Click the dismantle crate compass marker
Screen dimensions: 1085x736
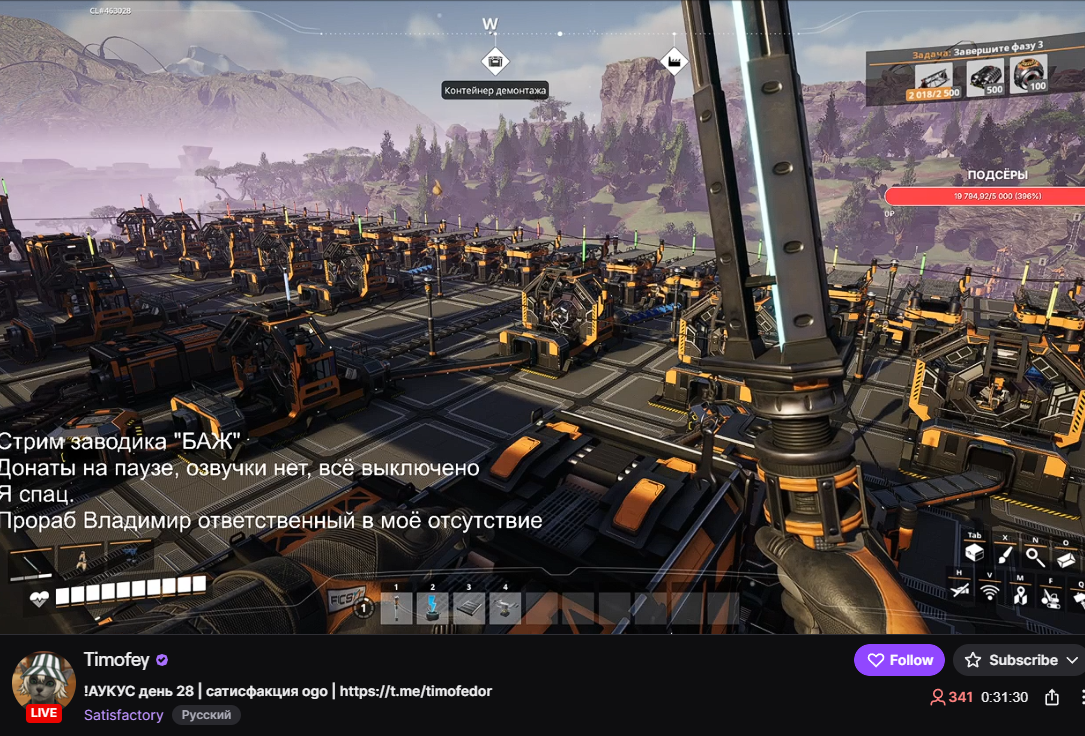click(495, 62)
